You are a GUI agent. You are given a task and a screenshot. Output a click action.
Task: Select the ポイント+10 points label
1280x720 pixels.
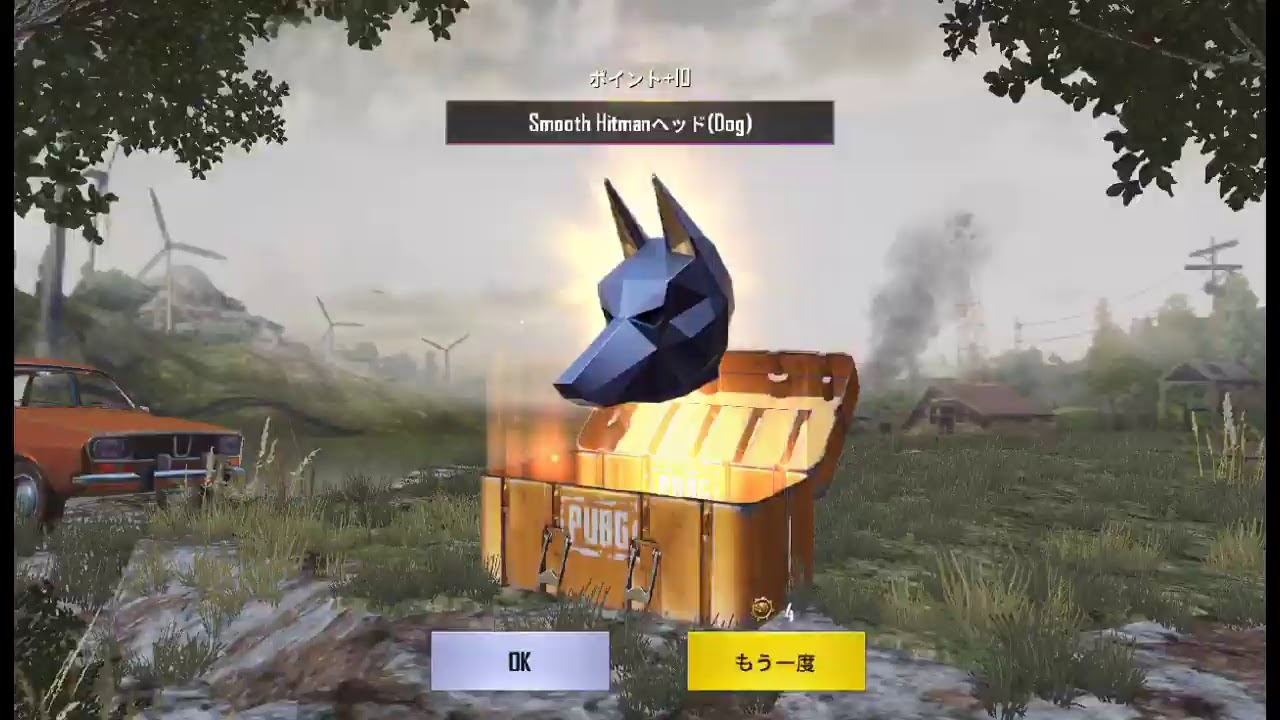click(x=639, y=79)
